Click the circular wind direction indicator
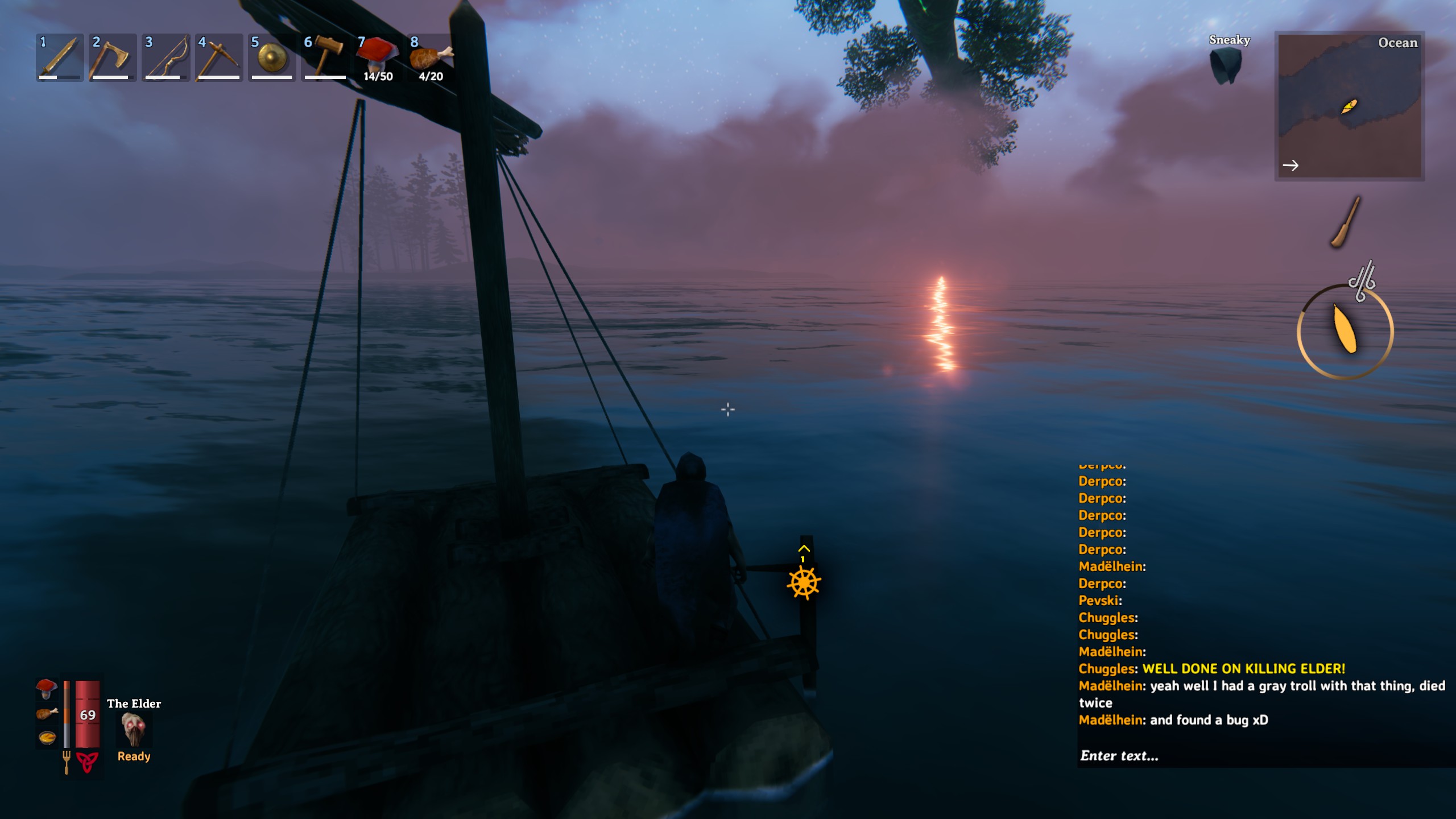Viewport: 1456px width, 819px height. [1345, 332]
